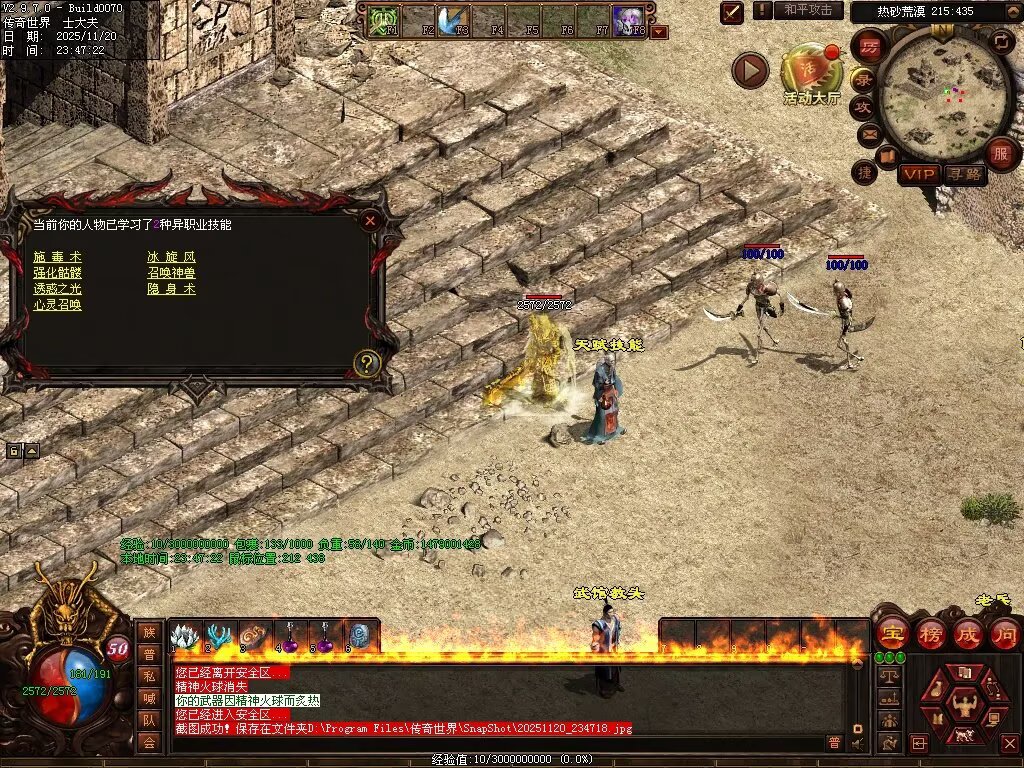Close the learned skills dialog
Screen dimensions: 1024x768
(370, 221)
